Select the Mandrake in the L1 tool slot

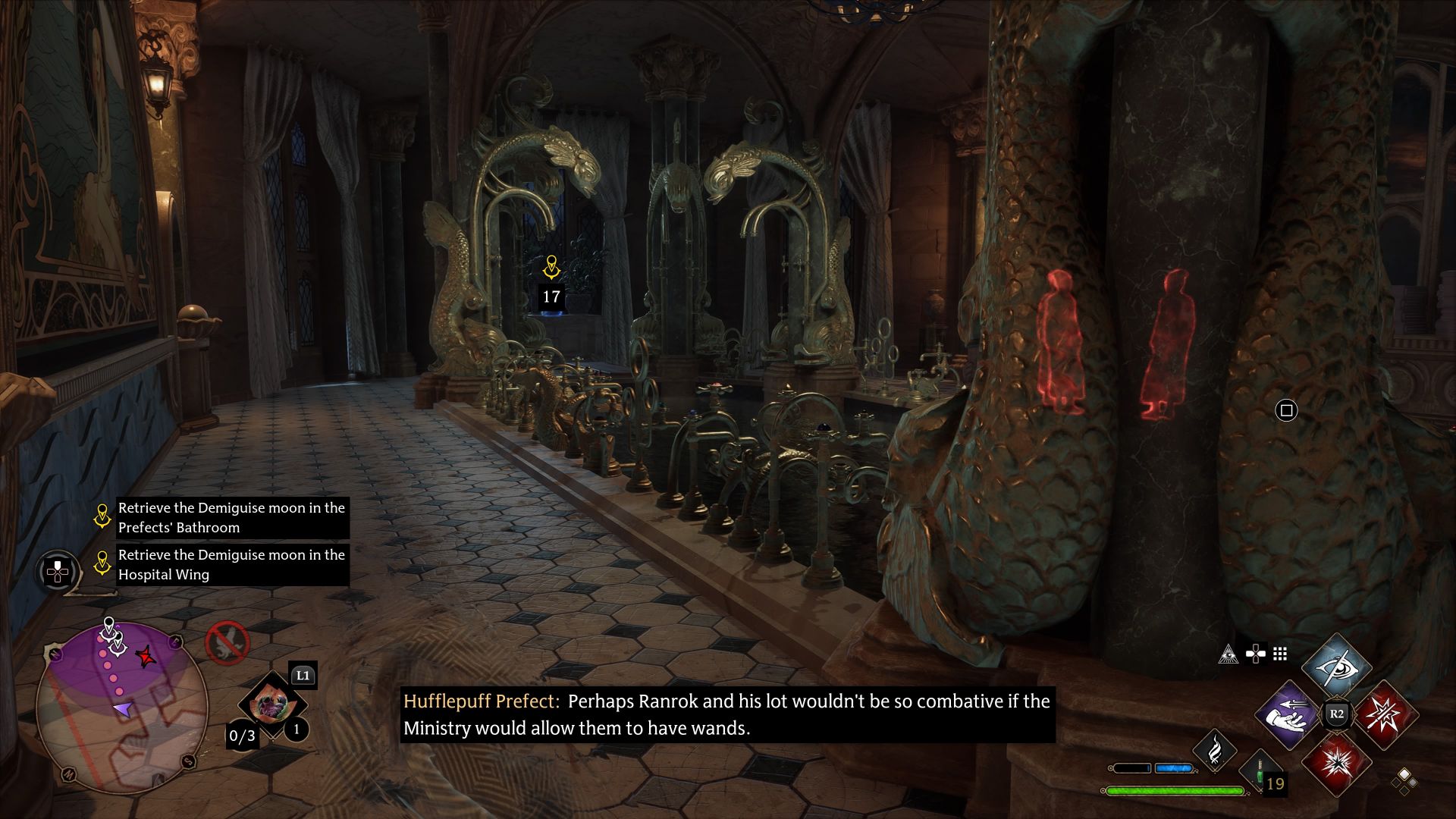(272, 704)
